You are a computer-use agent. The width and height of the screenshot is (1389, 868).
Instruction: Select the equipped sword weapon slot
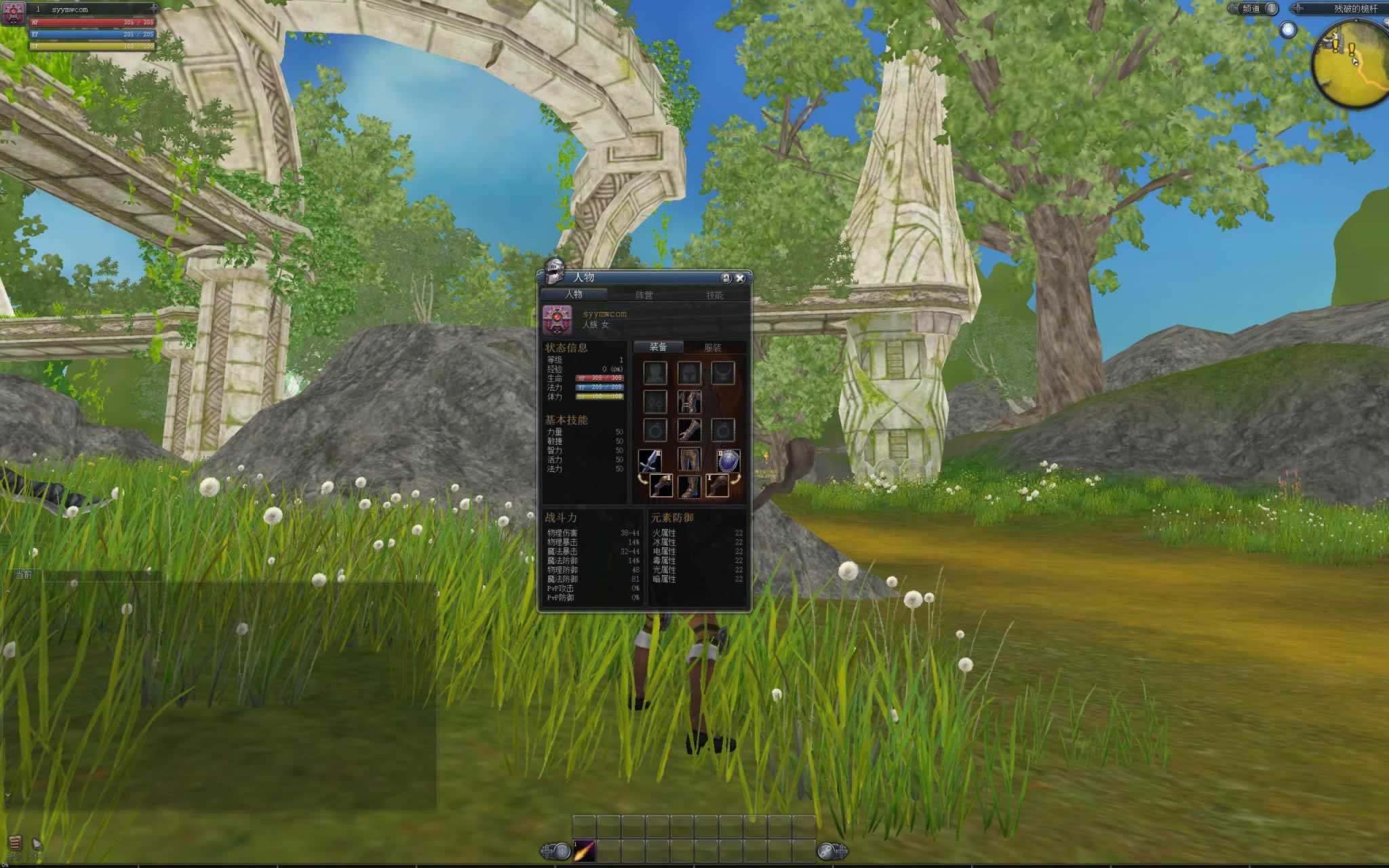coord(650,462)
